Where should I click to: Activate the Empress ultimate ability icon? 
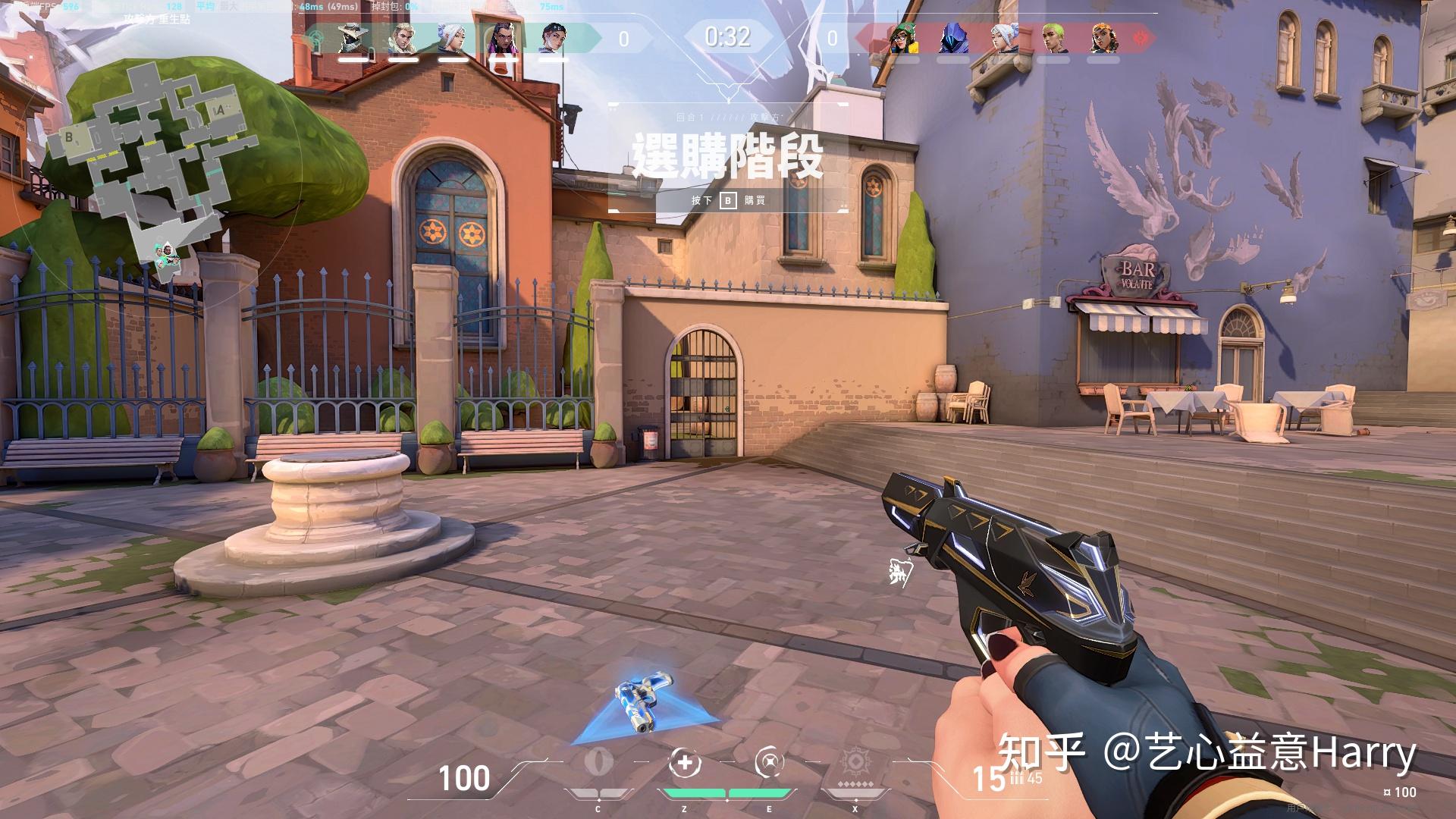[856, 764]
